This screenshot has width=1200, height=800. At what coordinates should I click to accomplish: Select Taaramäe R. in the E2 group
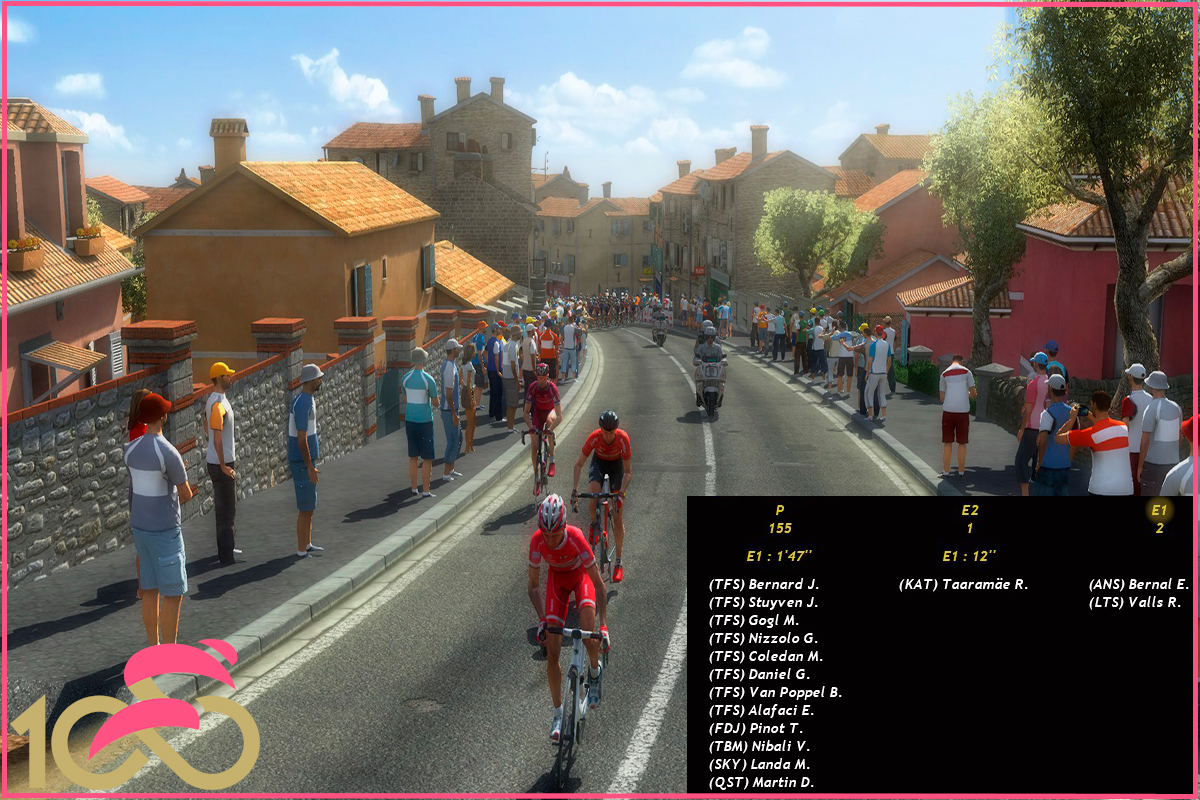(x=963, y=584)
